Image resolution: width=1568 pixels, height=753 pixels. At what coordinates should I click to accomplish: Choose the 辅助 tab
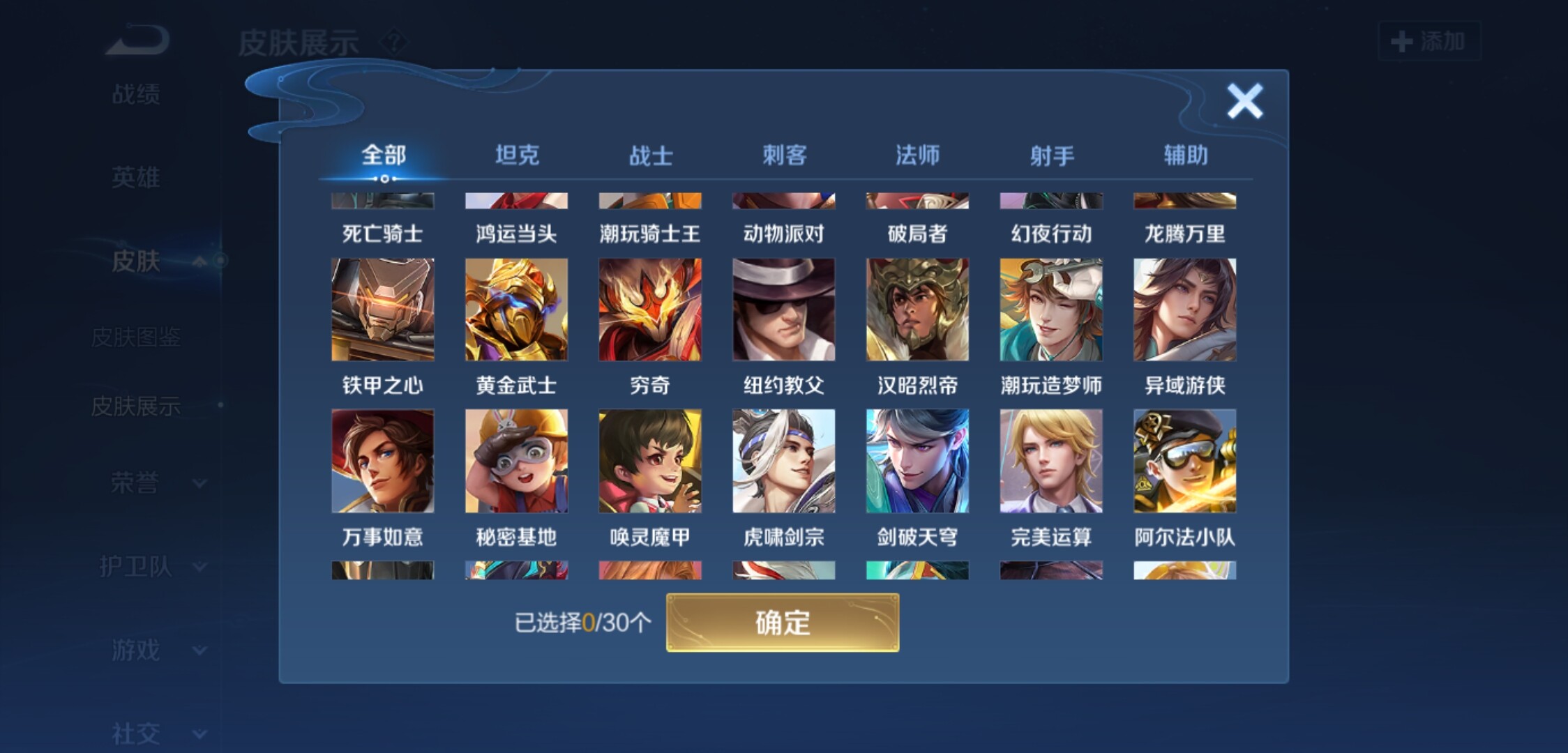1185,155
